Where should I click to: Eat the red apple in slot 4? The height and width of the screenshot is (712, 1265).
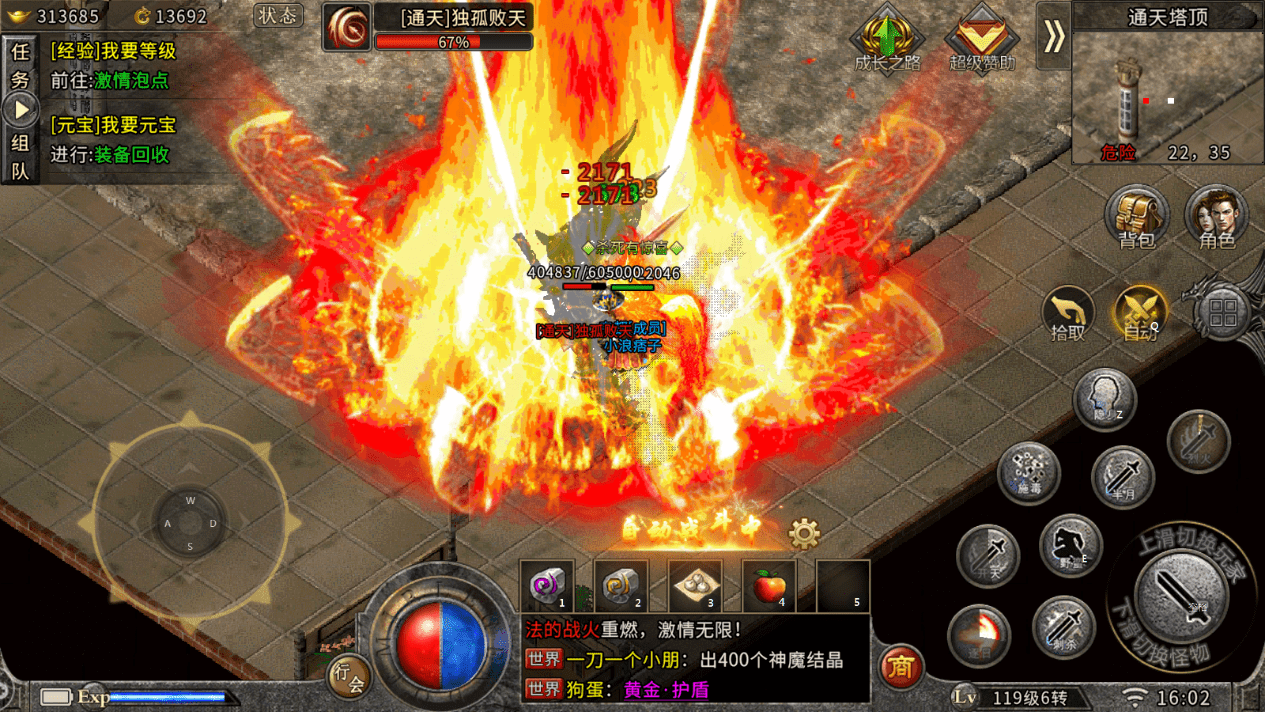click(x=769, y=585)
